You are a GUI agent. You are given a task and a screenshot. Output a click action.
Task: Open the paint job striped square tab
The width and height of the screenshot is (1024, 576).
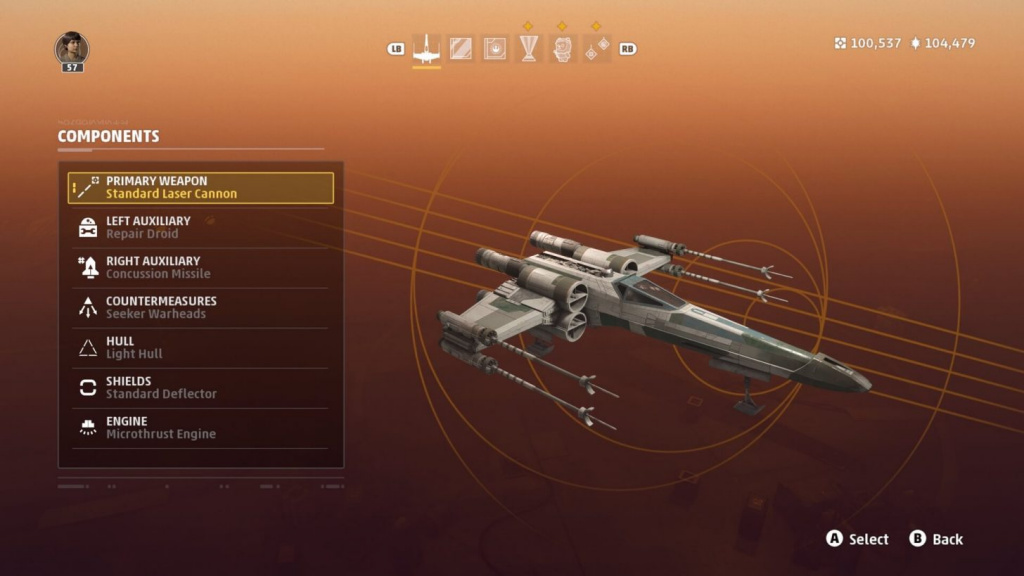[461, 48]
